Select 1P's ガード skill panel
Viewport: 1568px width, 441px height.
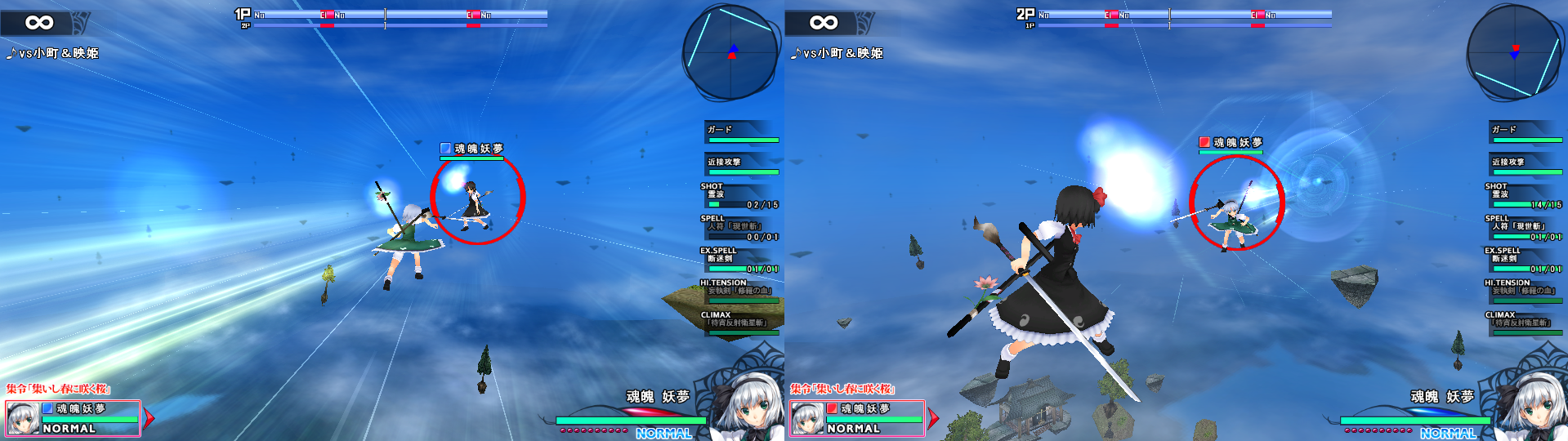click(x=741, y=131)
